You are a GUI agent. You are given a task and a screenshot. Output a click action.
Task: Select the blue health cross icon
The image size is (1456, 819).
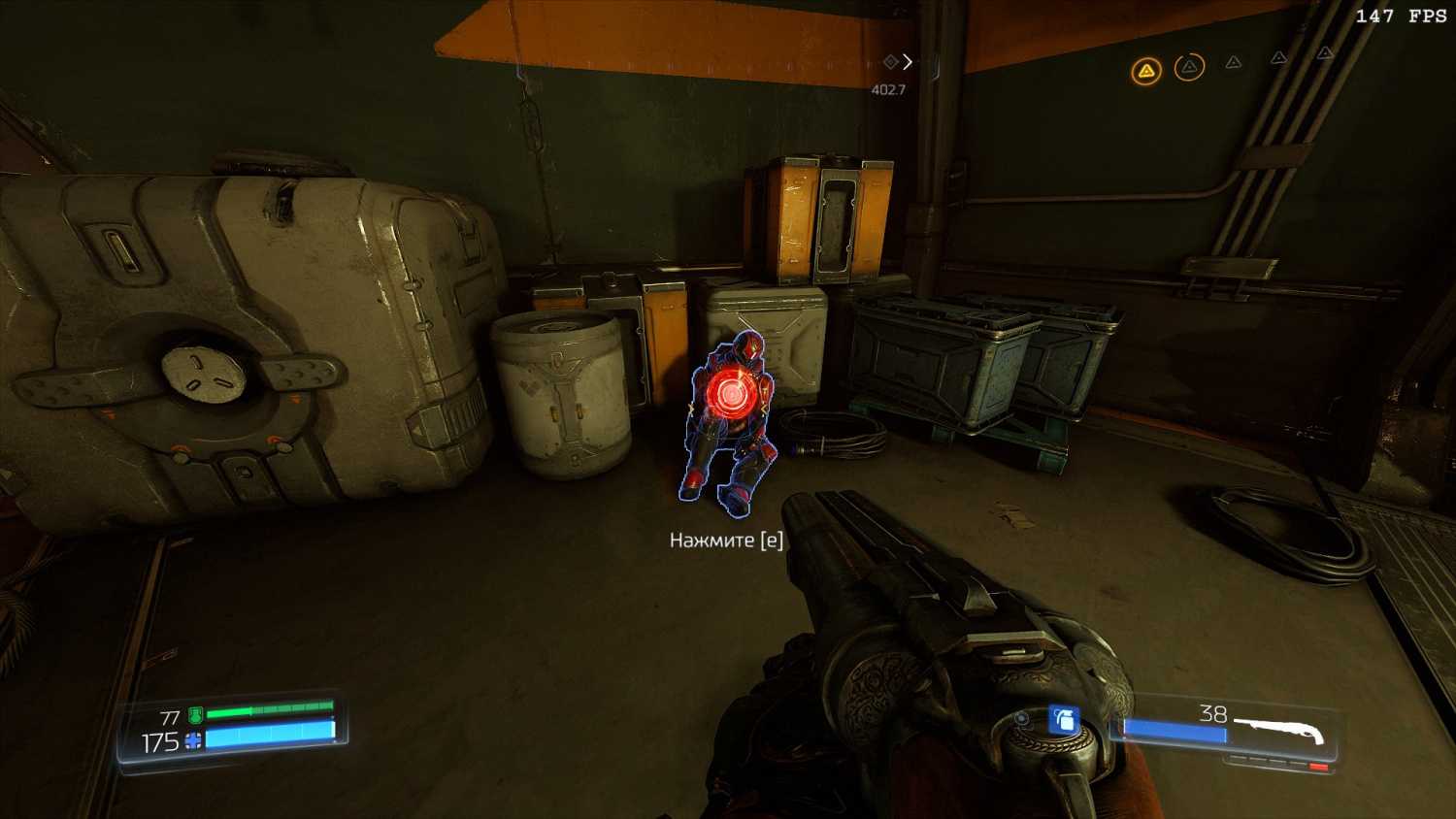pyautogui.click(x=193, y=742)
